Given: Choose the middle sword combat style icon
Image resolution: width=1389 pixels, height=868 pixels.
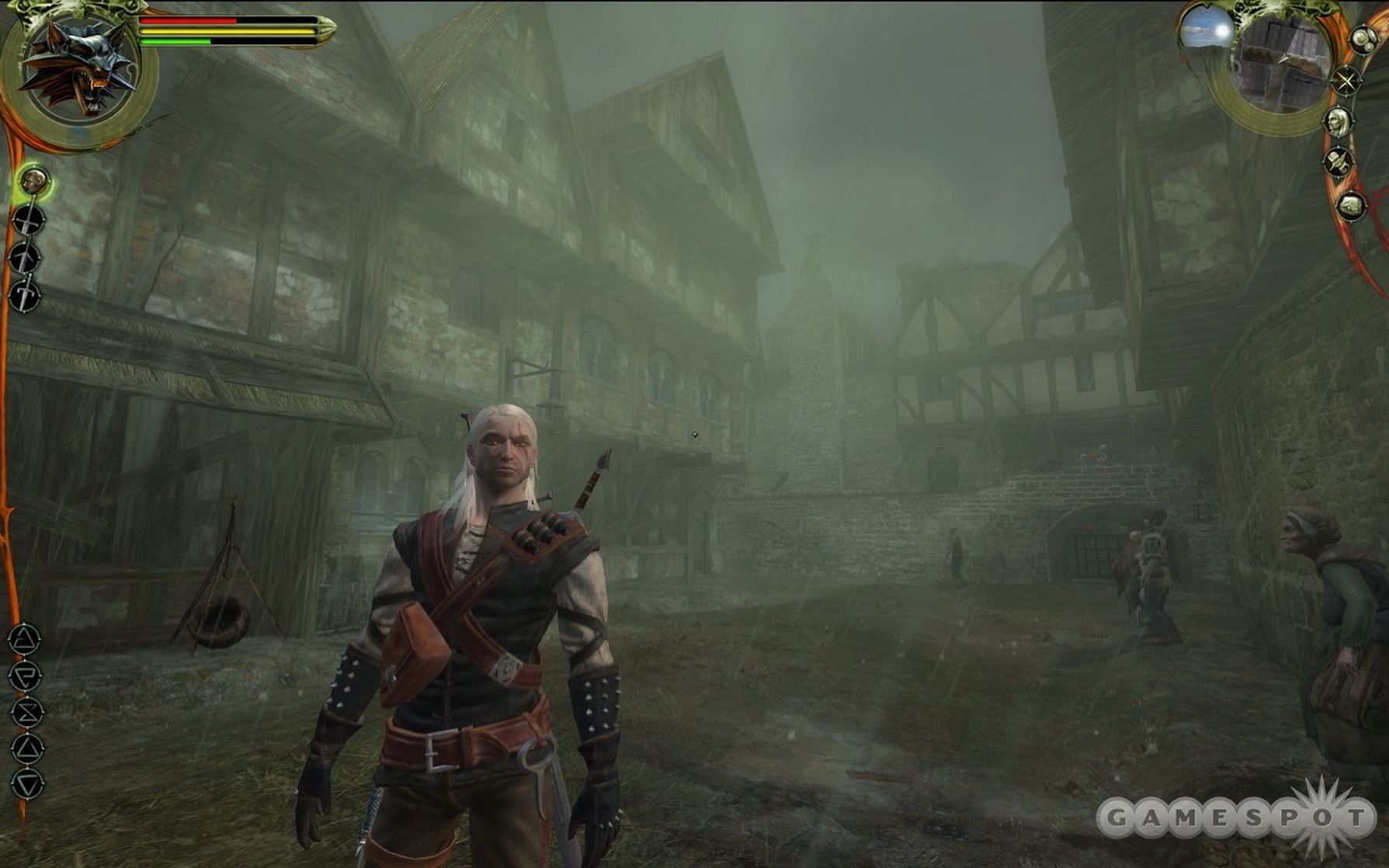Looking at the screenshot, I should point(25,259).
